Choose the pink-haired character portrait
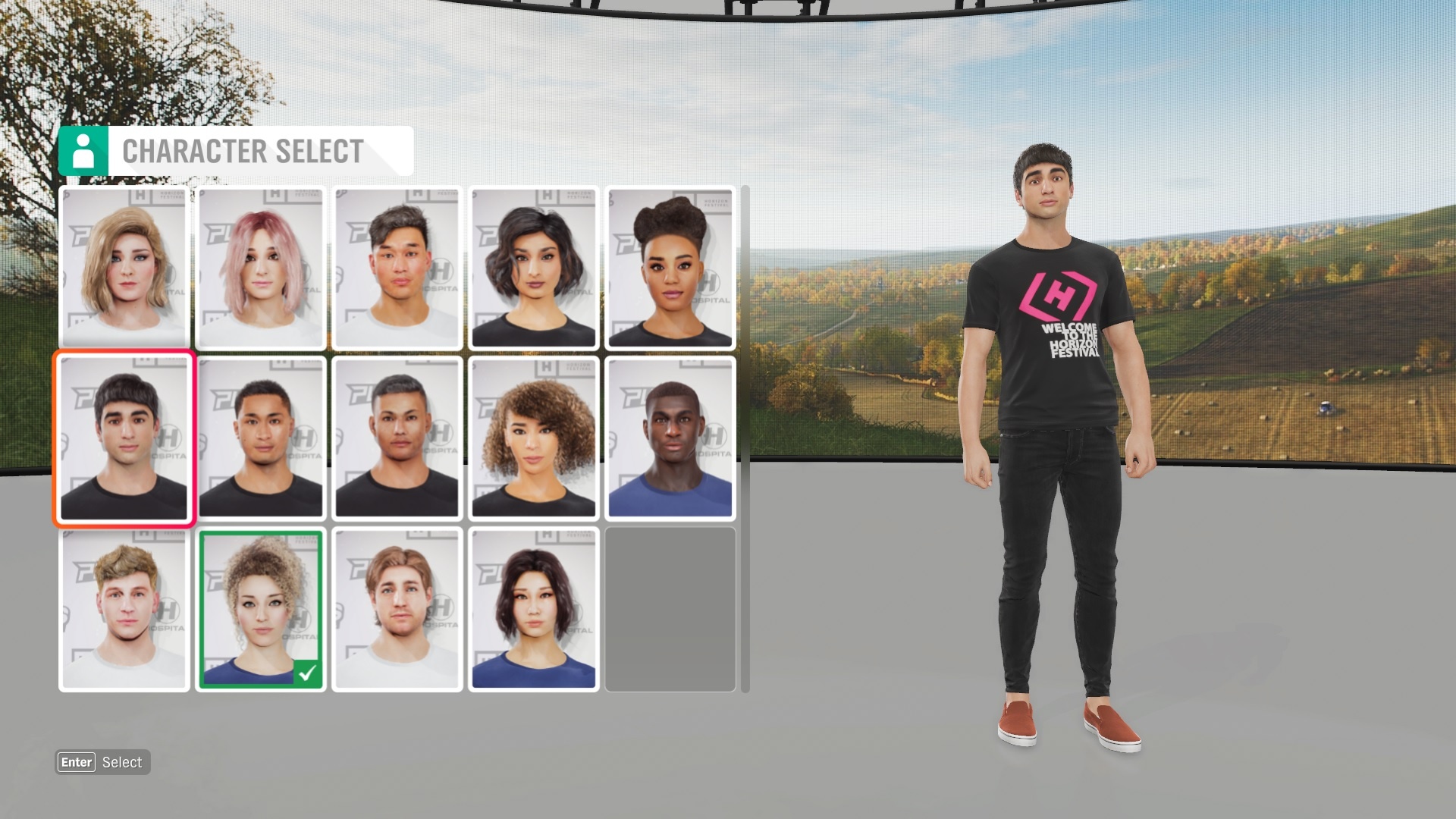The width and height of the screenshot is (1456, 819). click(261, 268)
